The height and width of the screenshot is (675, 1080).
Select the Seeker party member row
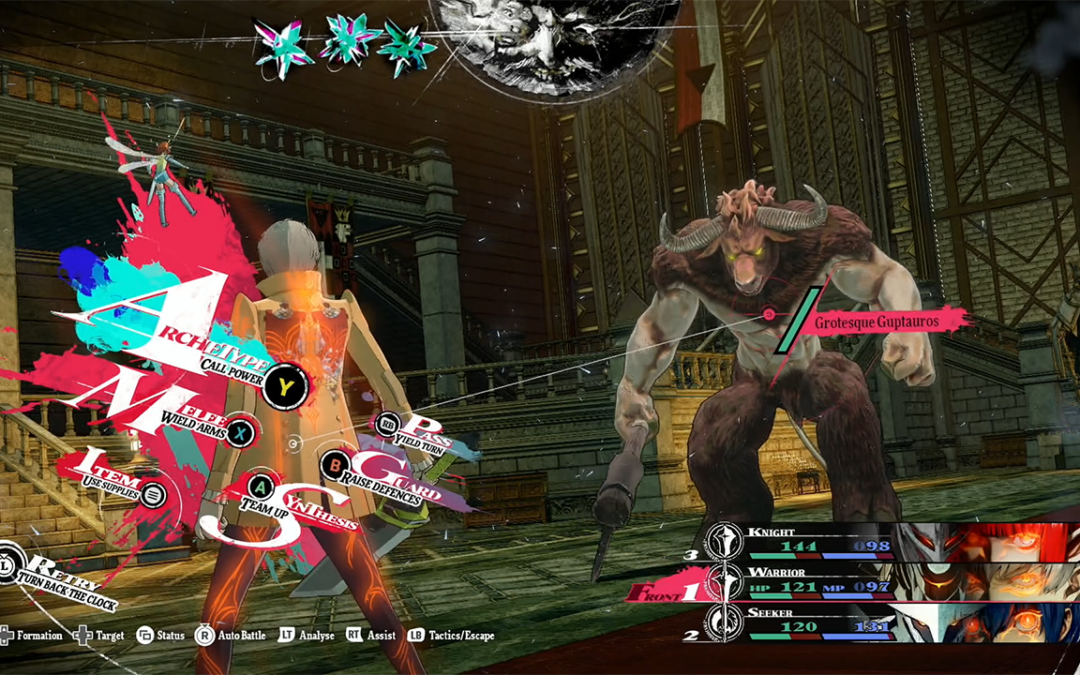tap(880, 622)
